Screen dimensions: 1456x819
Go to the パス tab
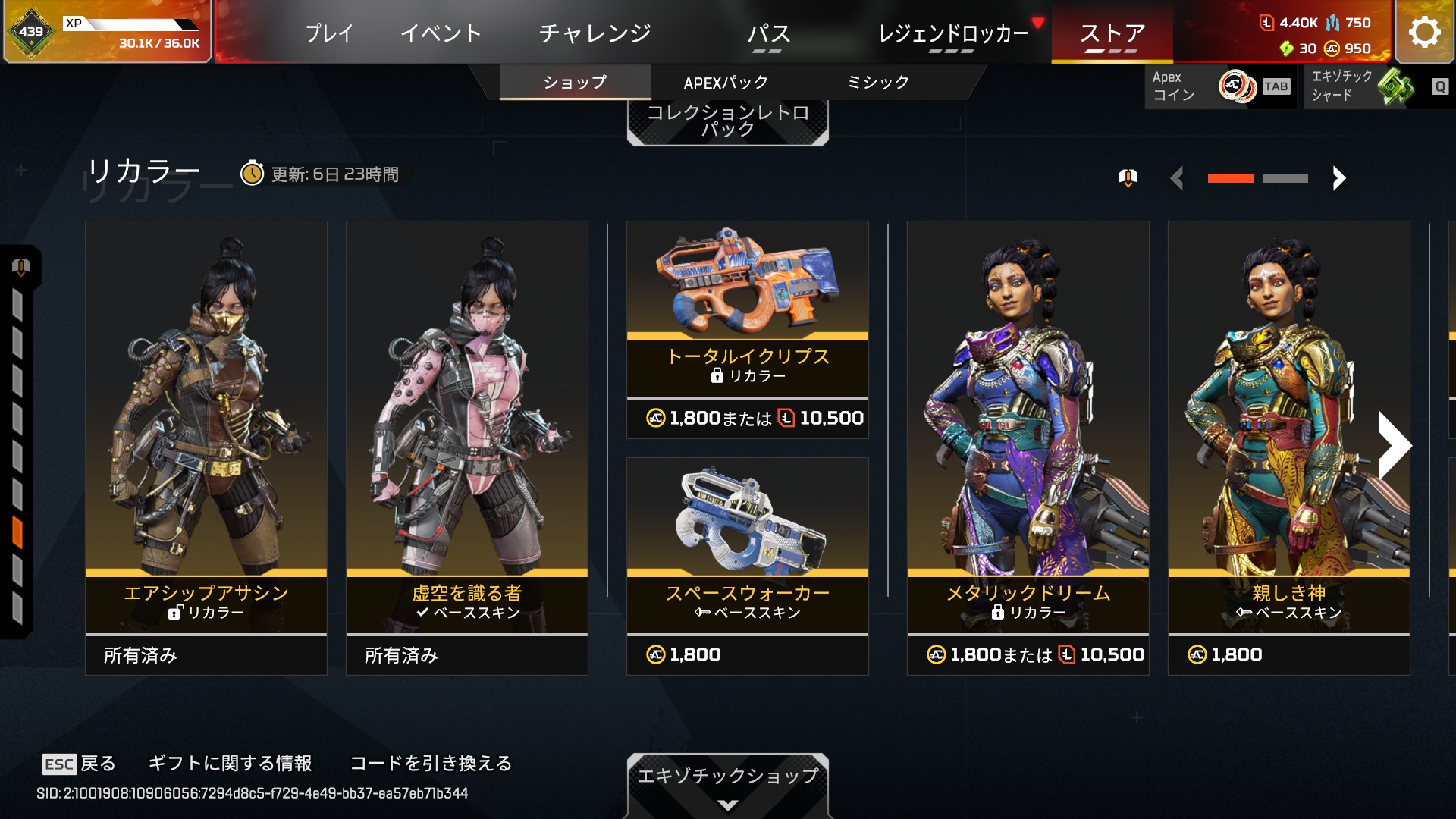[x=768, y=33]
